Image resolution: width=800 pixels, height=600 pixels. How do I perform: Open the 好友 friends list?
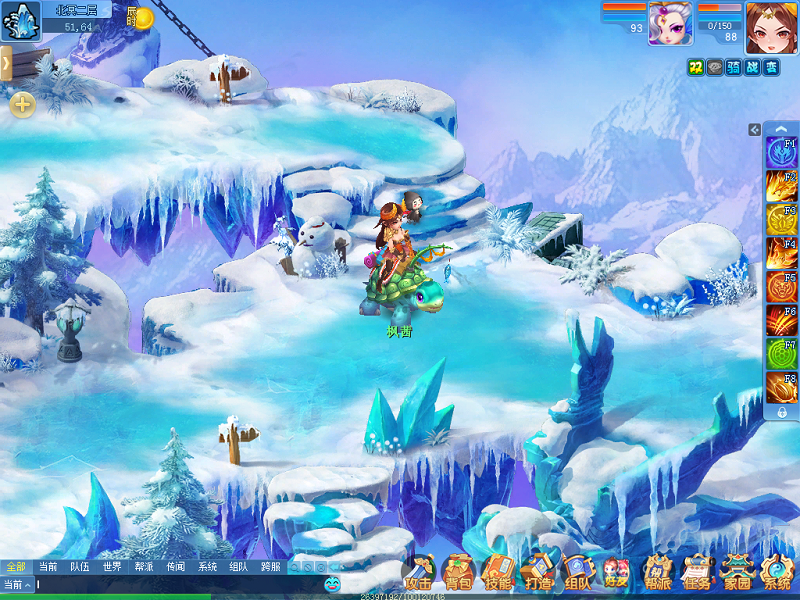[616, 573]
